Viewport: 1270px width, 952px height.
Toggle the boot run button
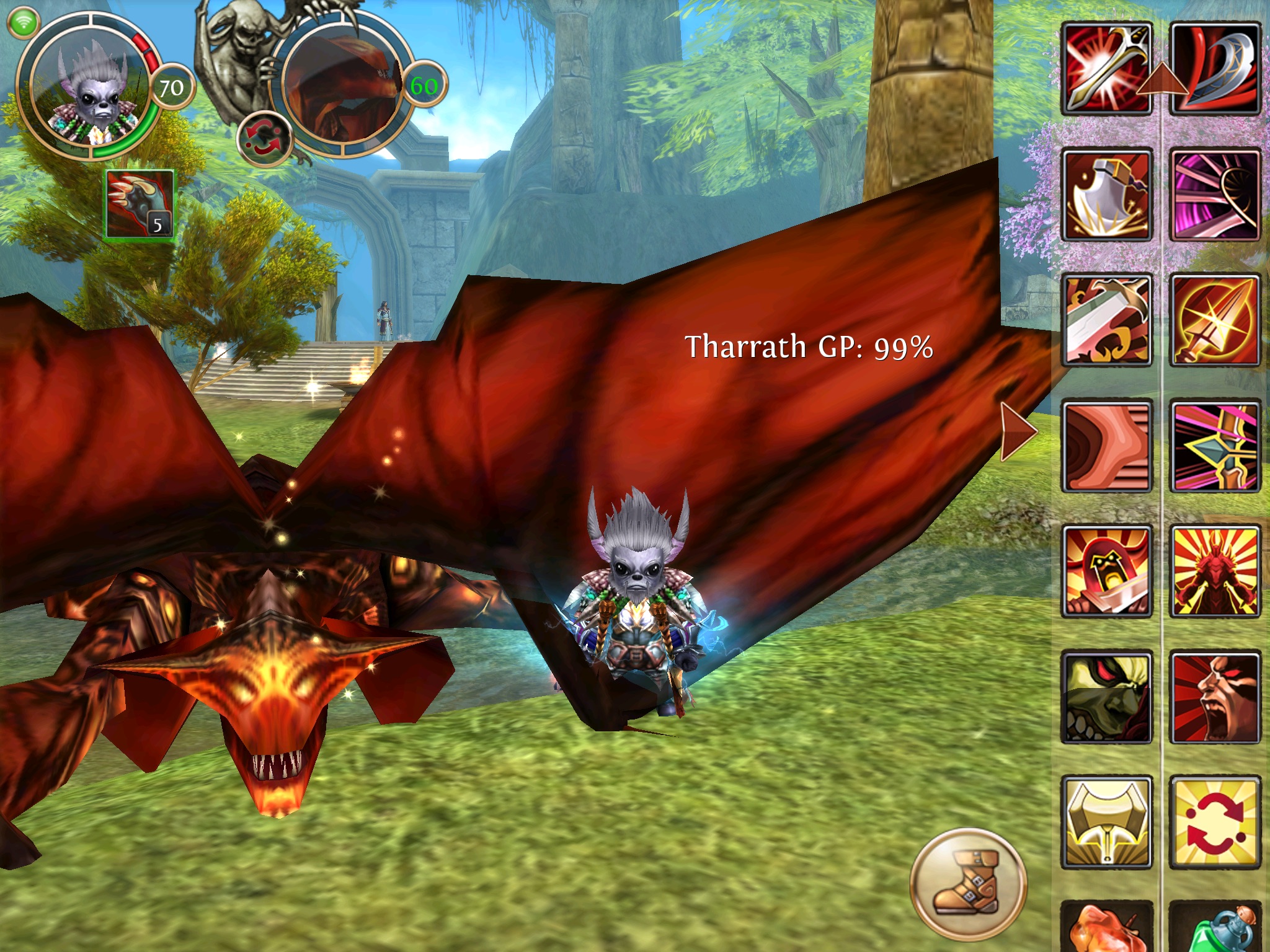pos(968,886)
